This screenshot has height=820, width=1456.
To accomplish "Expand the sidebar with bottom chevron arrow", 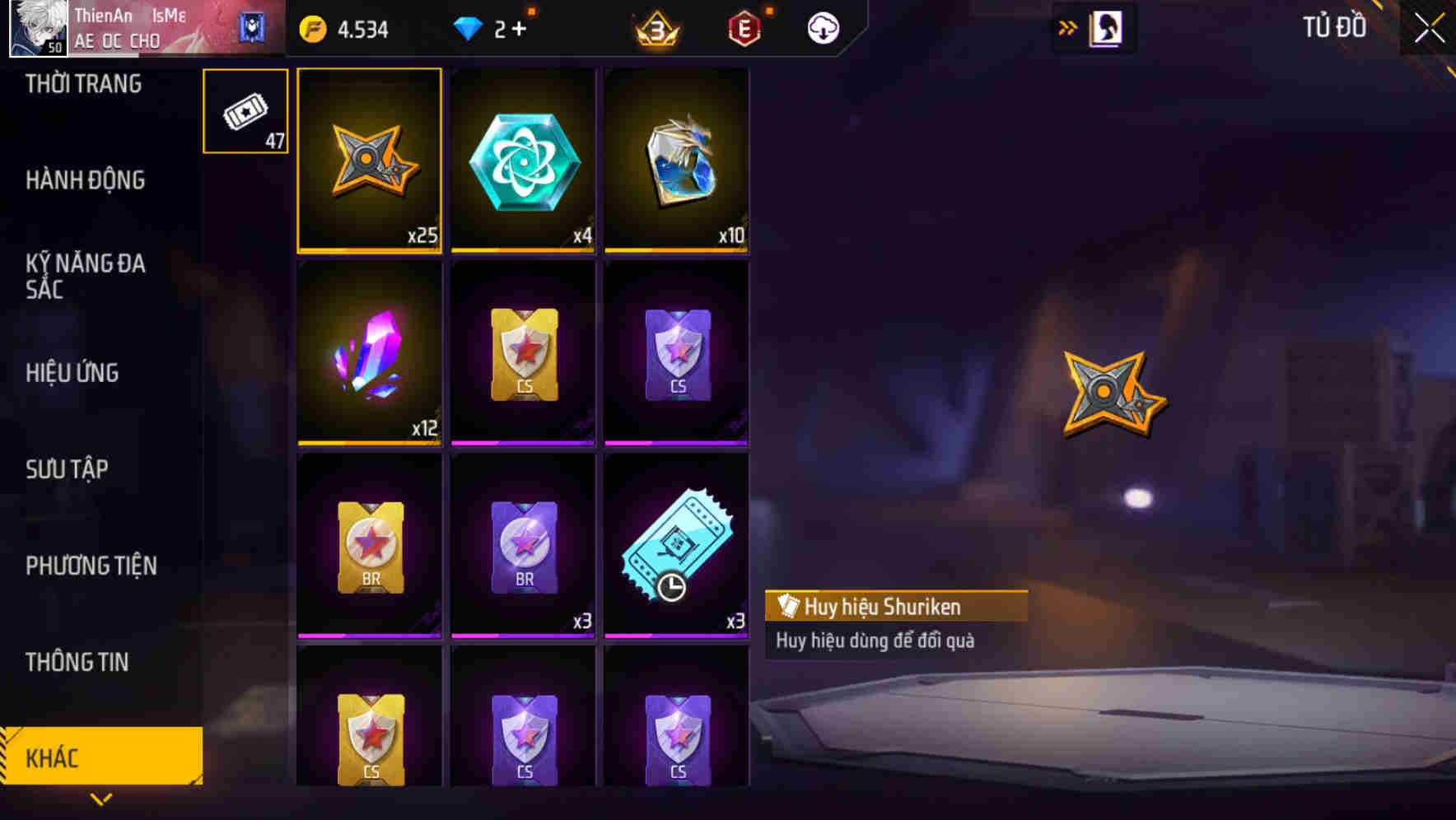I will pos(101,799).
